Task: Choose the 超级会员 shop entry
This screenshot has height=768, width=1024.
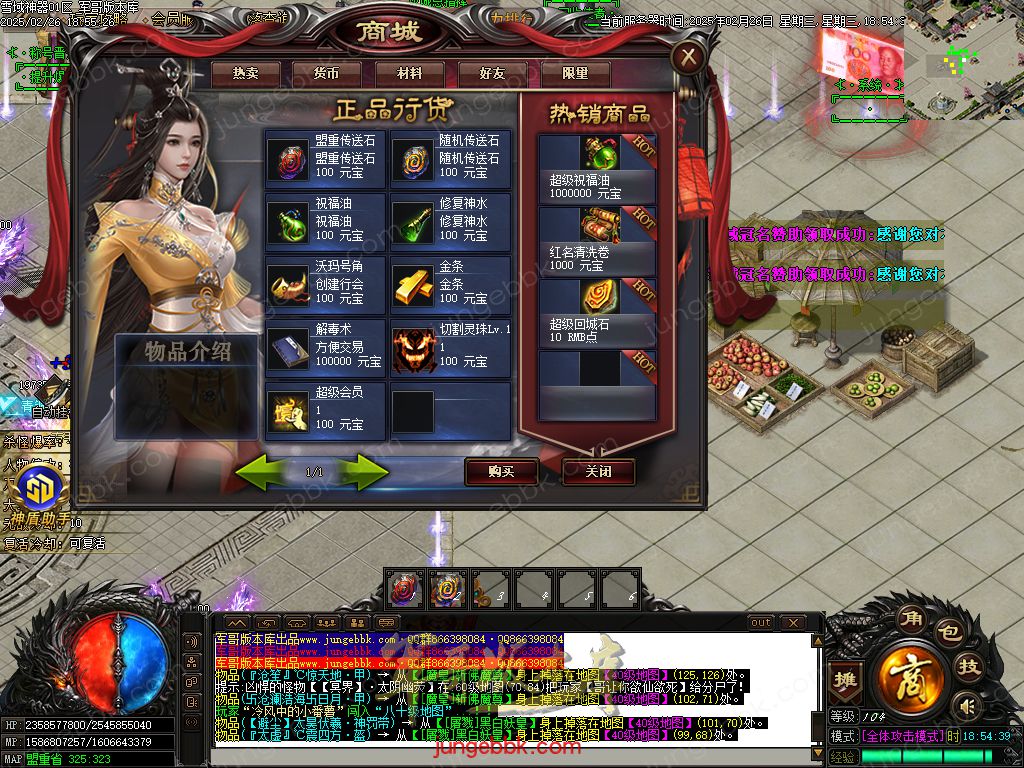Action: (x=325, y=411)
